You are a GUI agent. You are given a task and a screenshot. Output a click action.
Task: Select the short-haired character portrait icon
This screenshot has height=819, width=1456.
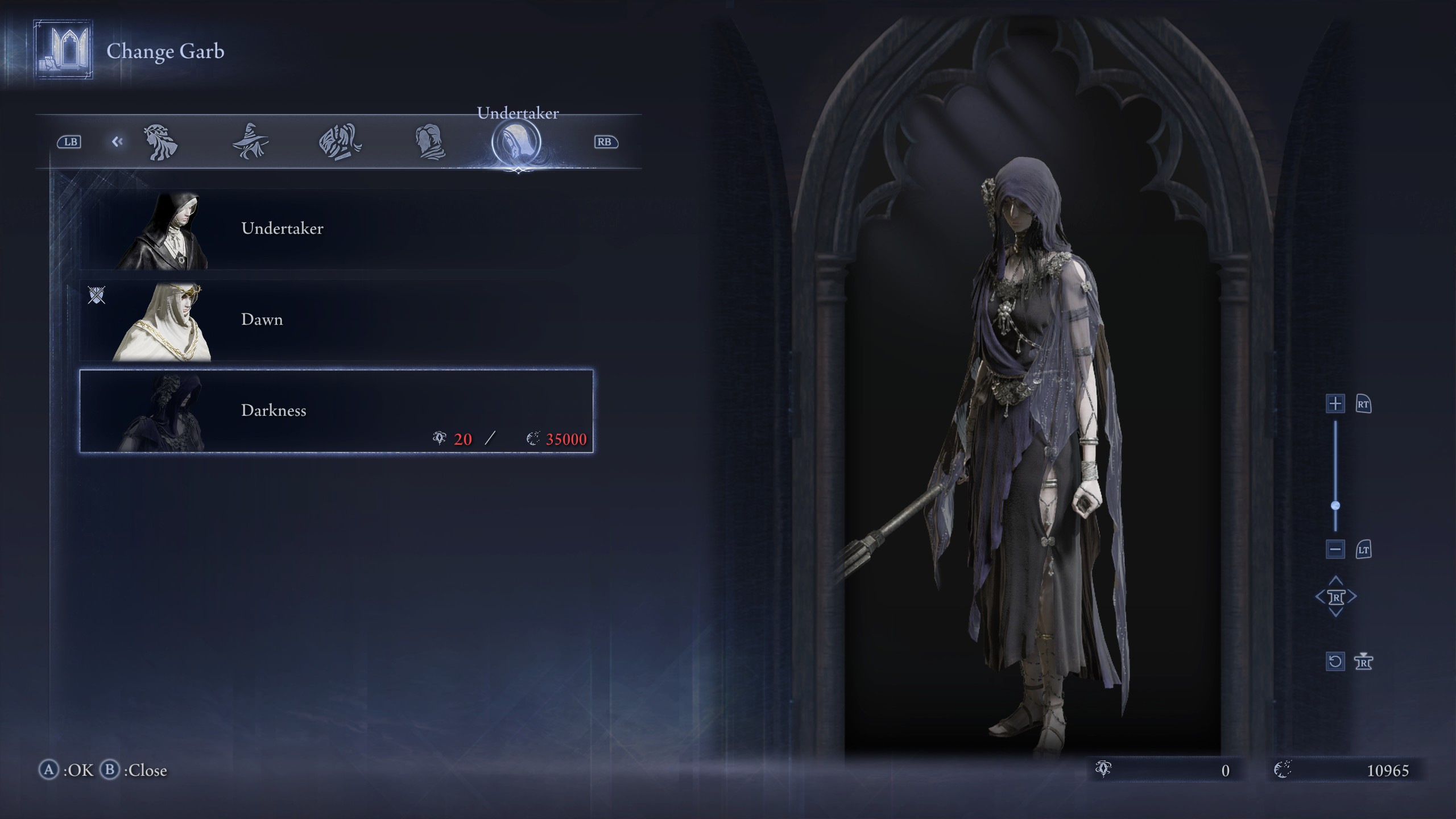pos(431,141)
